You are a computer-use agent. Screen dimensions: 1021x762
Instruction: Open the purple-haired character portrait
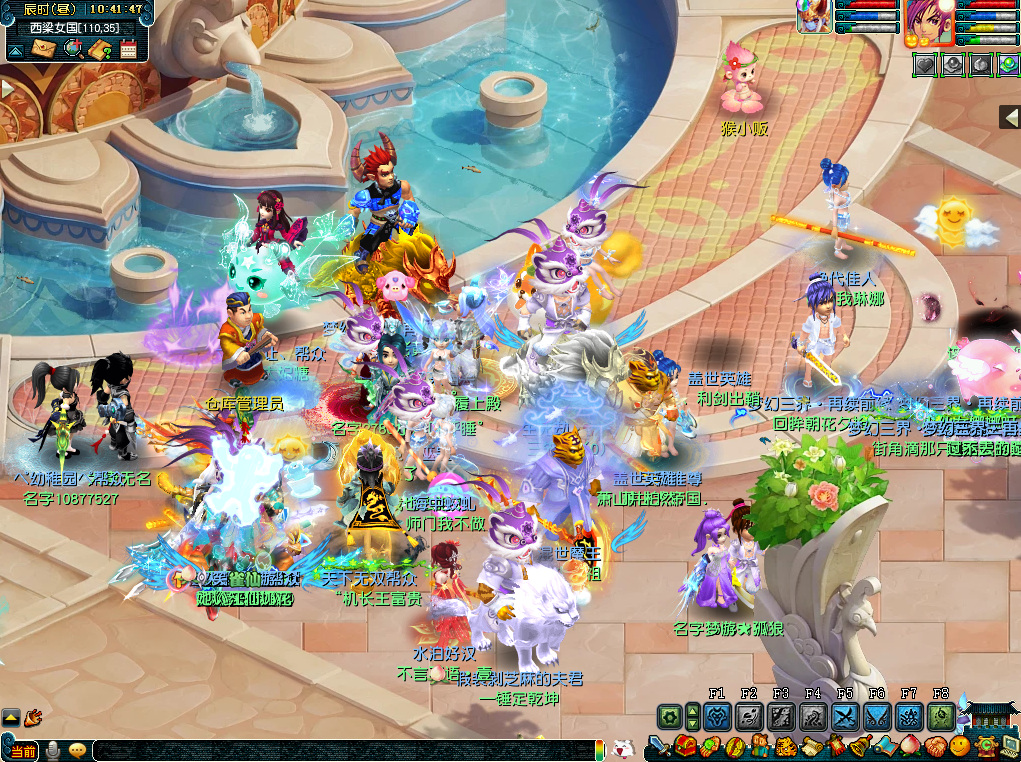(x=928, y=22)
